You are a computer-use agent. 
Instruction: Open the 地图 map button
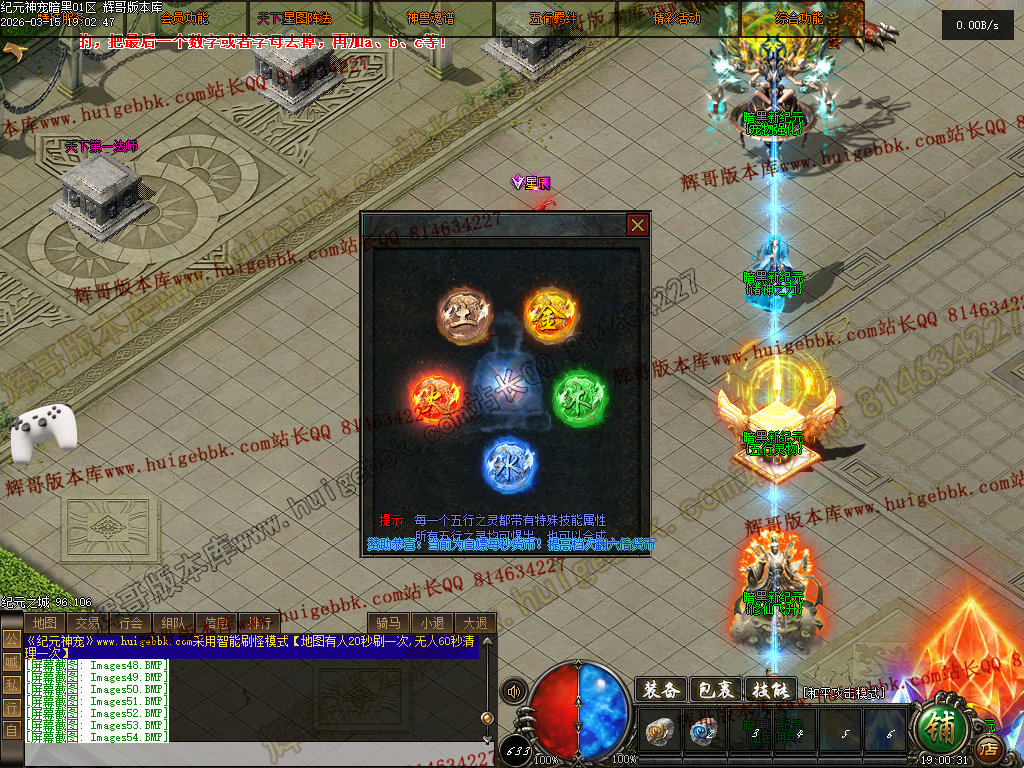pyautogui.click(x=44, y=623)
